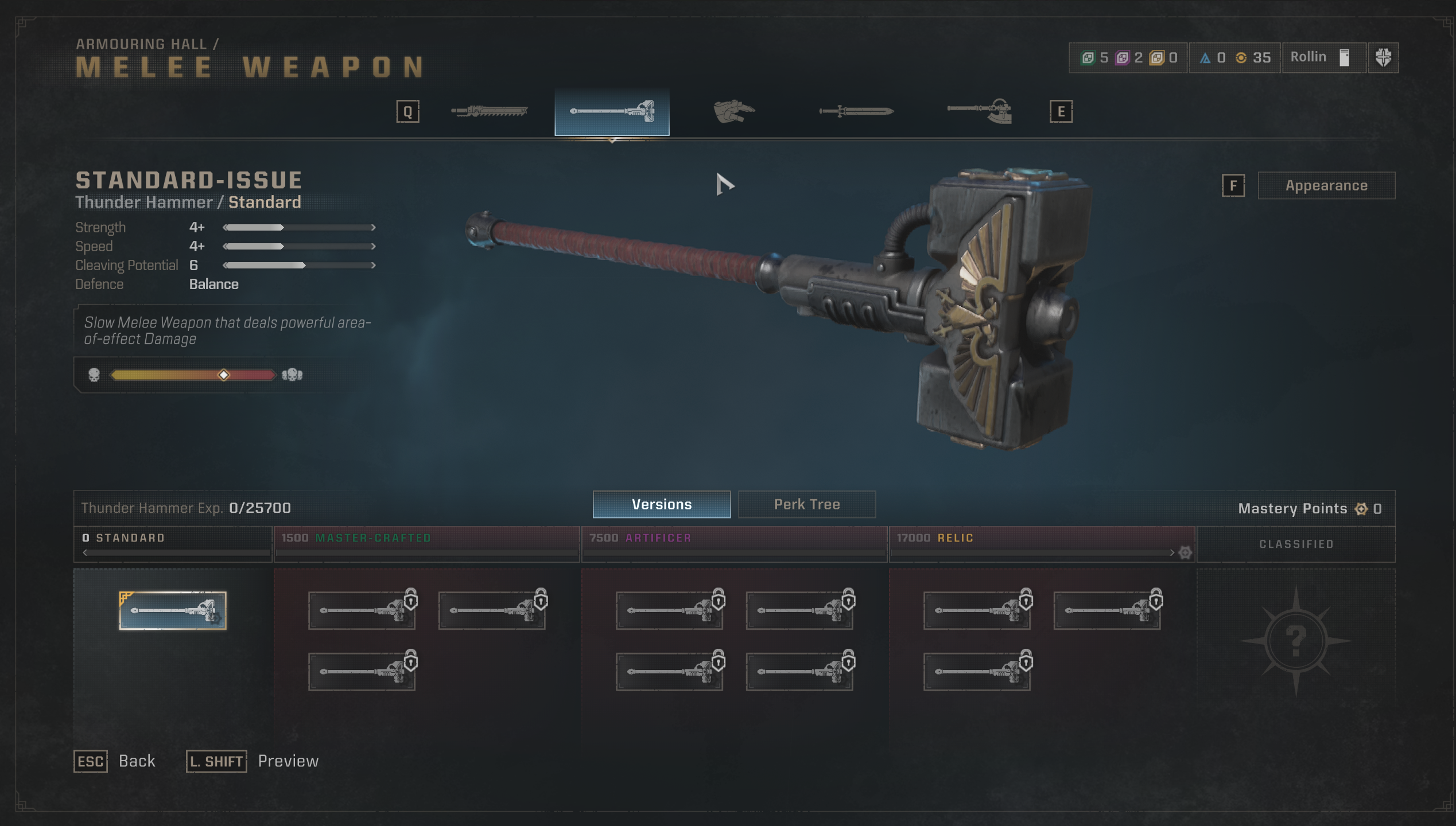This screenshot has height=826, width=1456.
Task: Select the first locked Relic version
Action: 977,610
